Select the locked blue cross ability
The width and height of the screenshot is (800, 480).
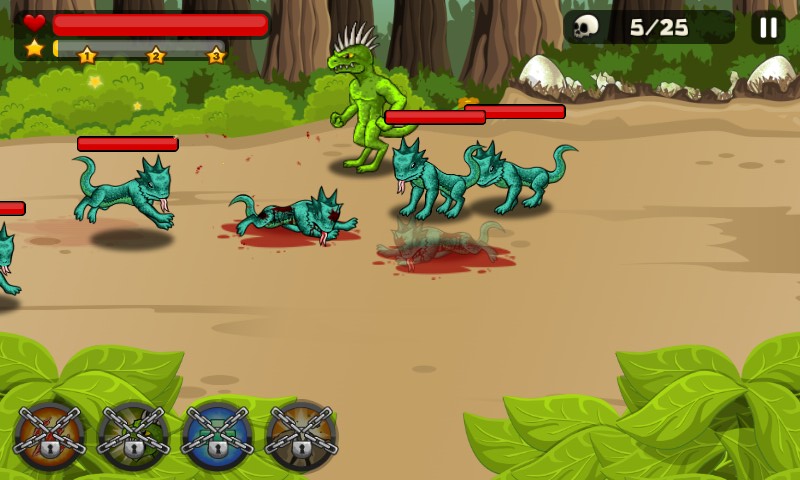pyautogui.click(x=217, y=436)
